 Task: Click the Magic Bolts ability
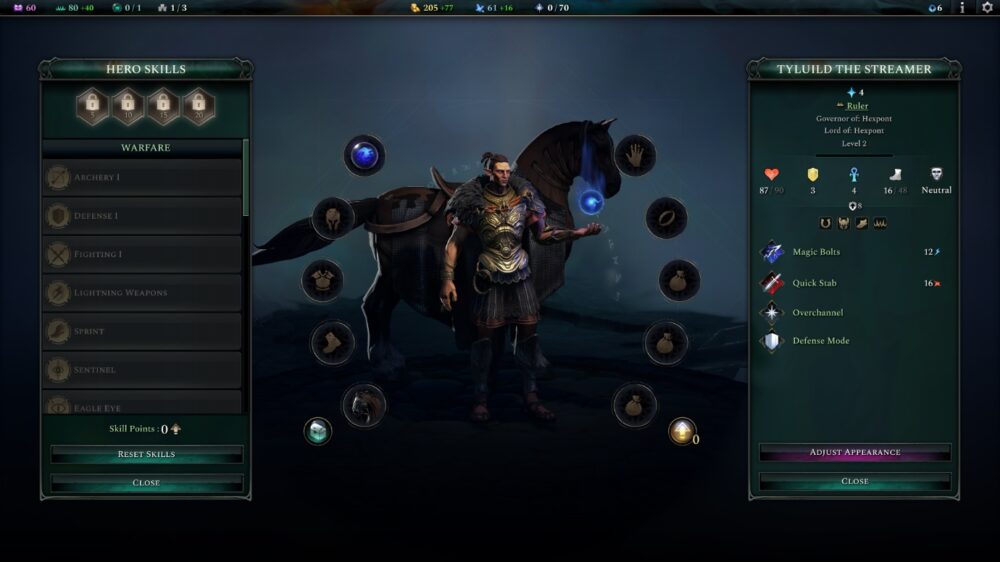coord(816,252)
